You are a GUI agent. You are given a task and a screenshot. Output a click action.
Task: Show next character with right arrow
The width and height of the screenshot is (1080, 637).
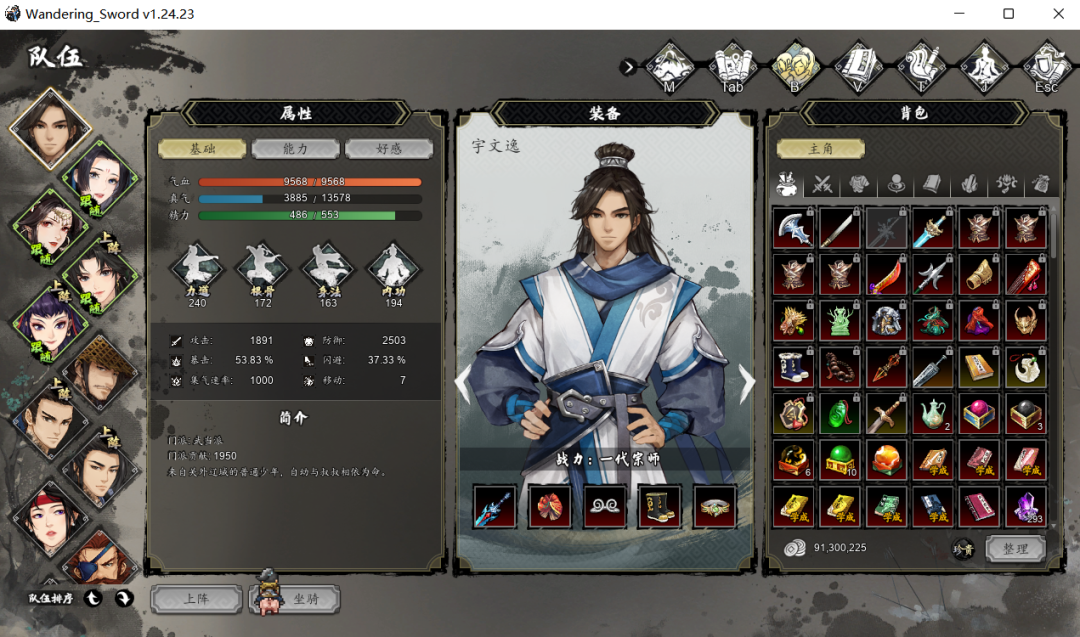(x=746, y=381)
